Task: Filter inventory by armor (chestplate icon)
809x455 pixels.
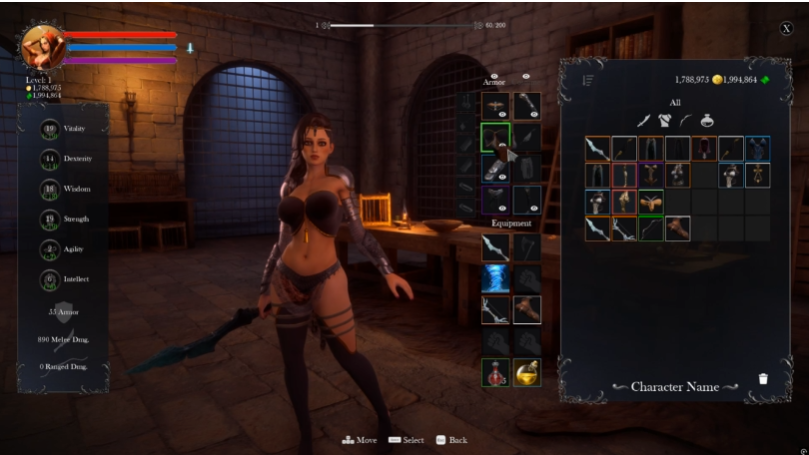Action: point(664,120)
